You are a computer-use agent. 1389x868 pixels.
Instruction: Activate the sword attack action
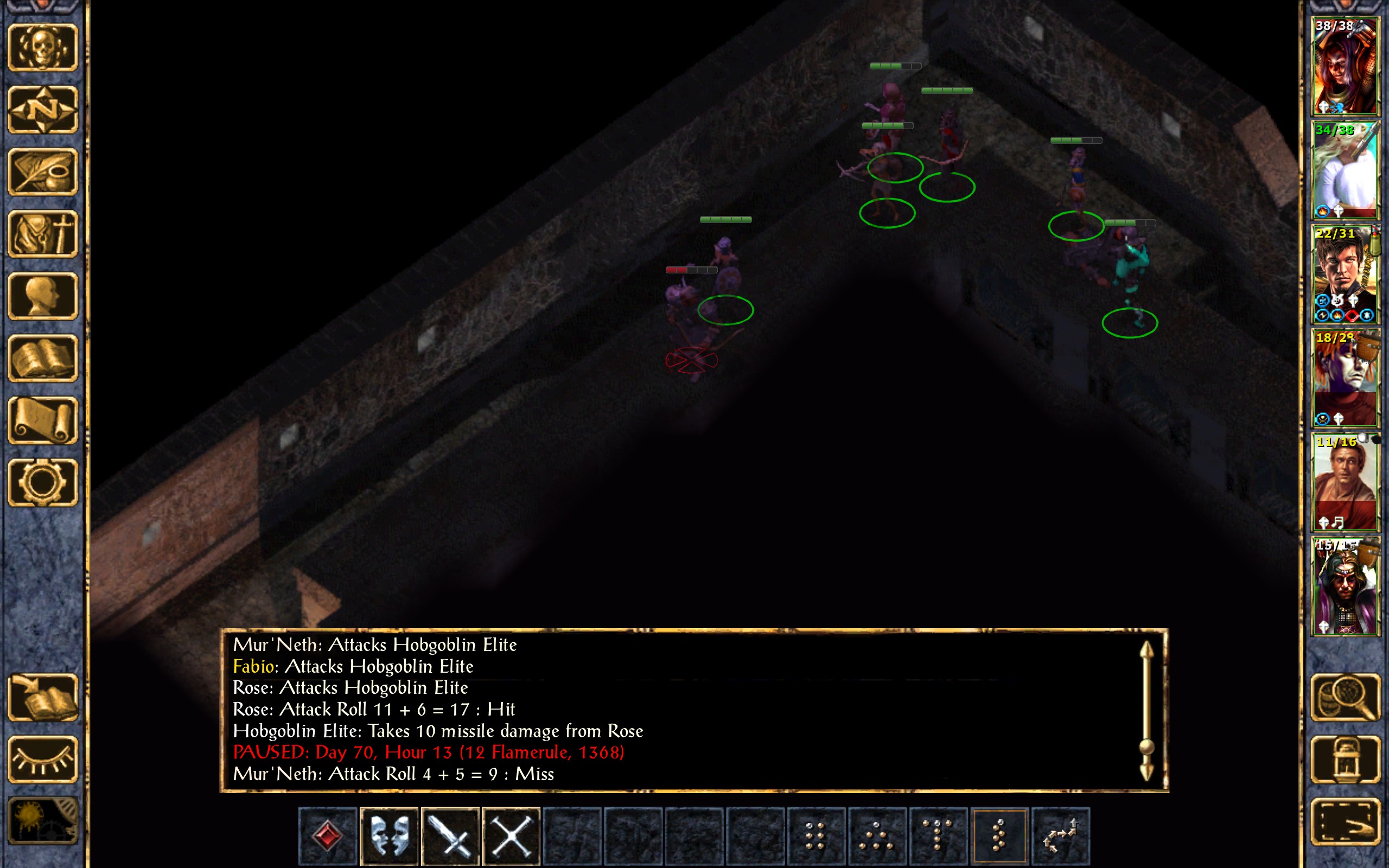click(x=450, y=835)
